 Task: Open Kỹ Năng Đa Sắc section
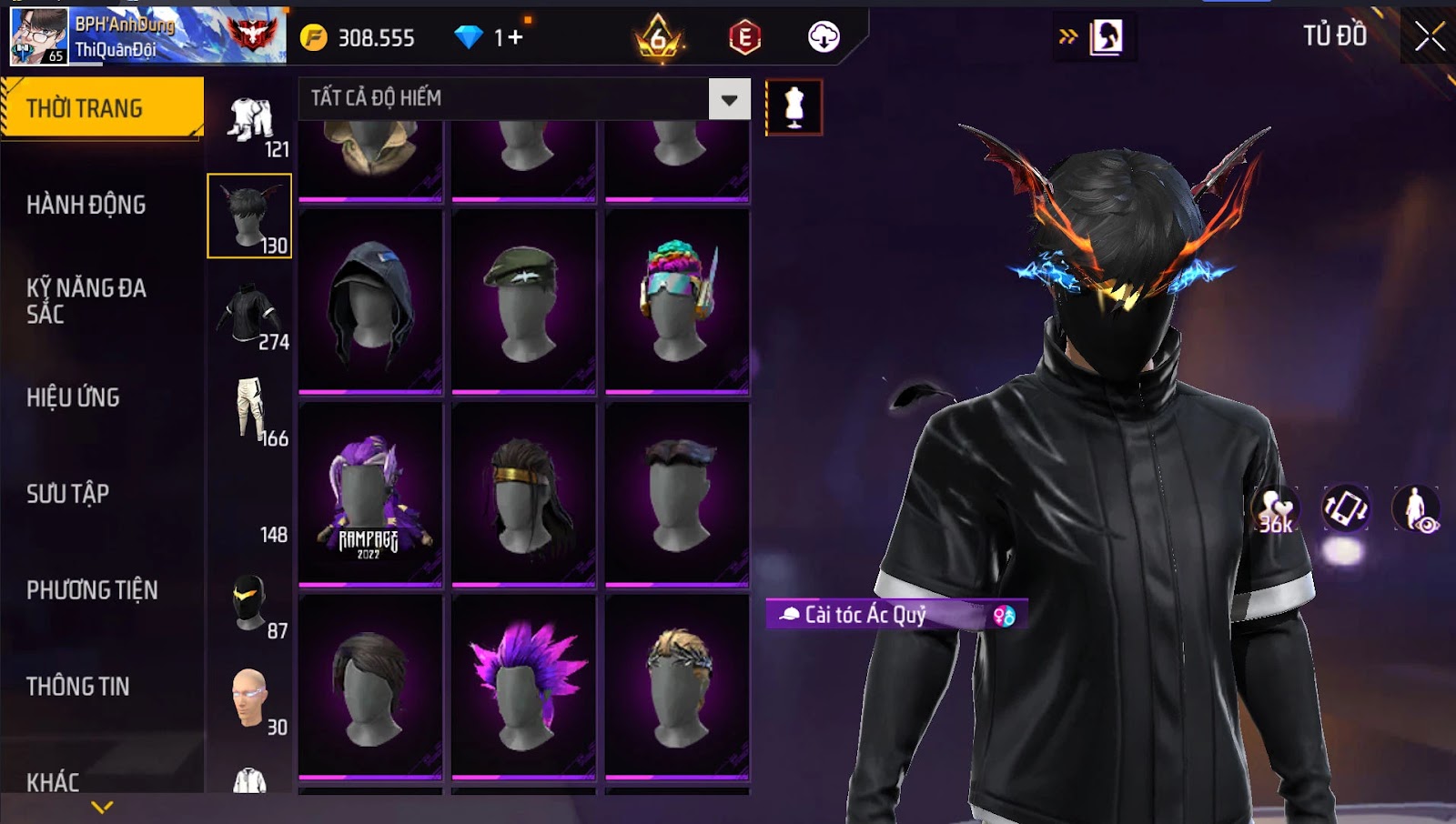pyautogui.click(x=86, y=301)
